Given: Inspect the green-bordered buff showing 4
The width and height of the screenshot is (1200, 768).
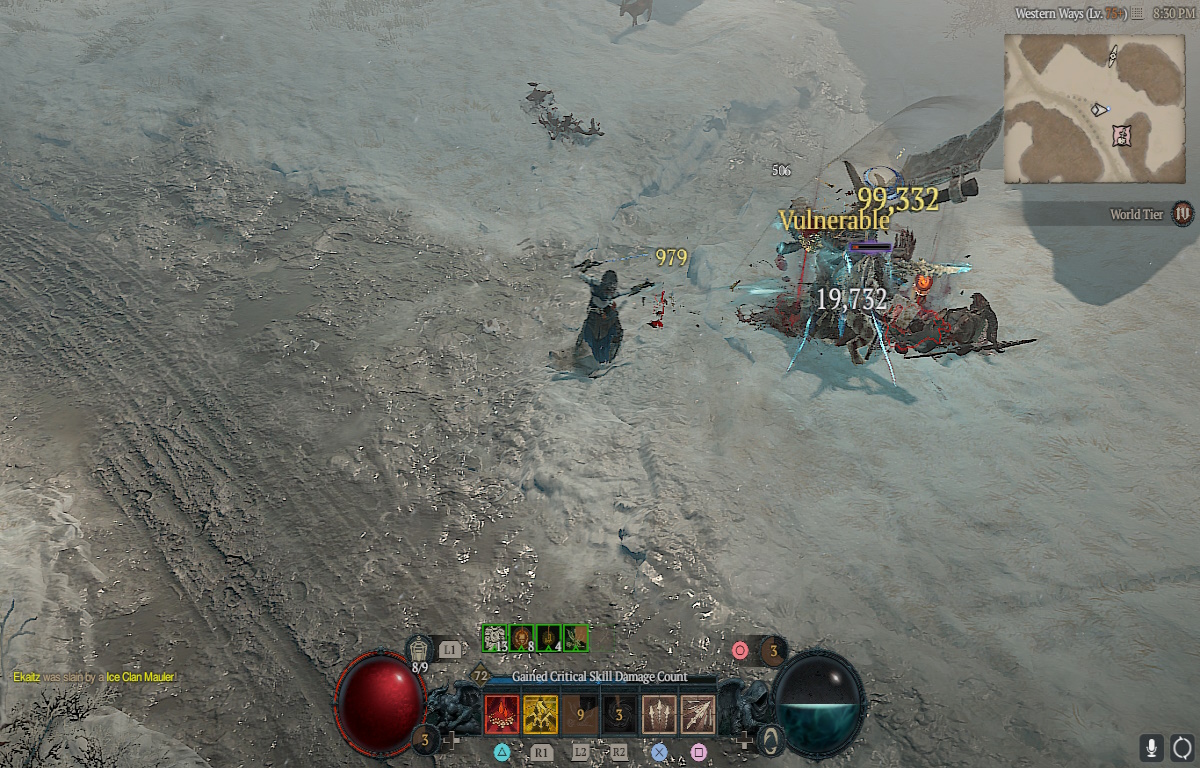Looking at the screenshot, I should pos(549,637).
